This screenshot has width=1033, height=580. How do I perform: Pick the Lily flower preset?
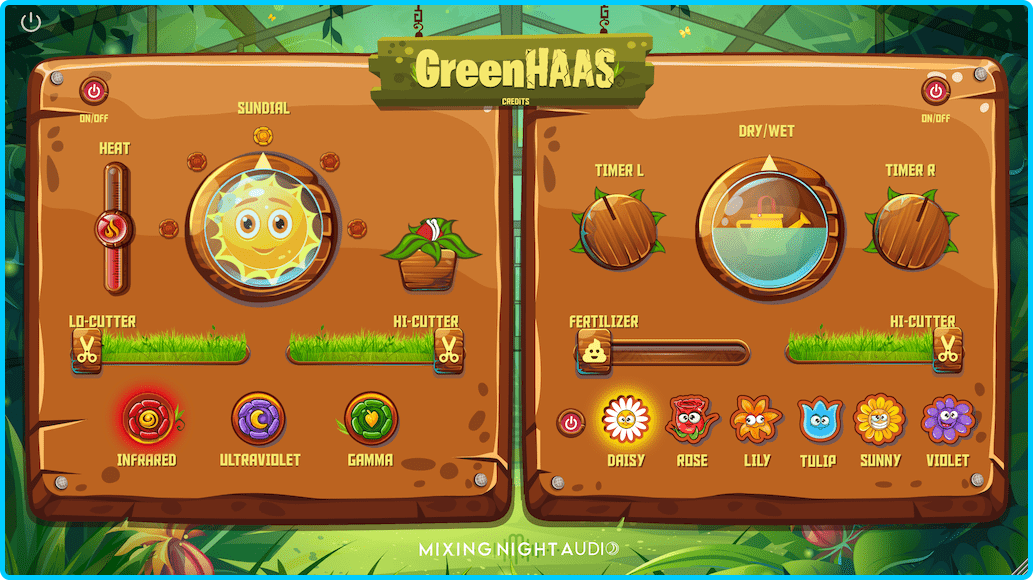coord(755,419)
